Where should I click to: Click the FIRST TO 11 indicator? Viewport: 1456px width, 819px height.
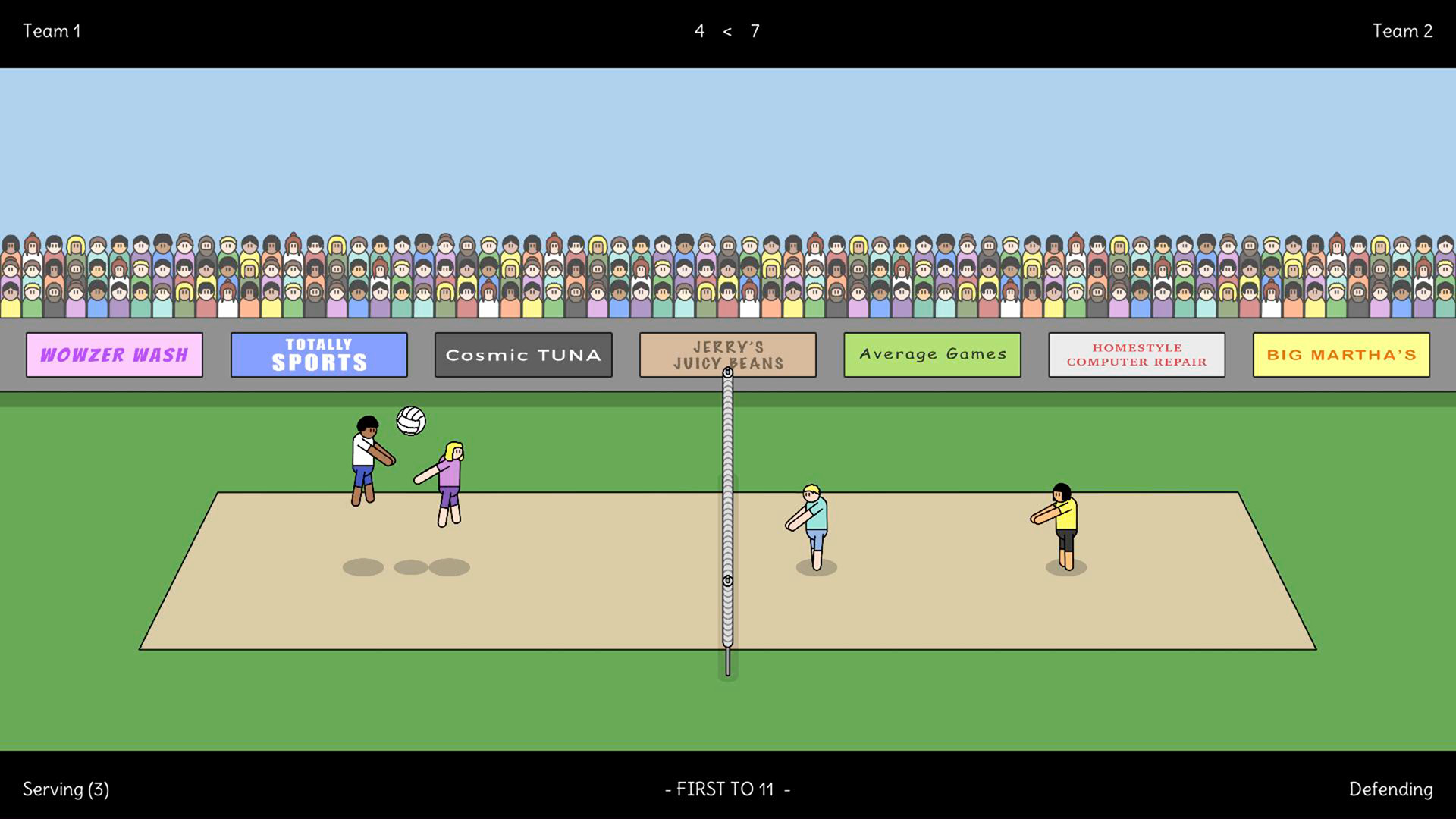(x=727, y=789)
